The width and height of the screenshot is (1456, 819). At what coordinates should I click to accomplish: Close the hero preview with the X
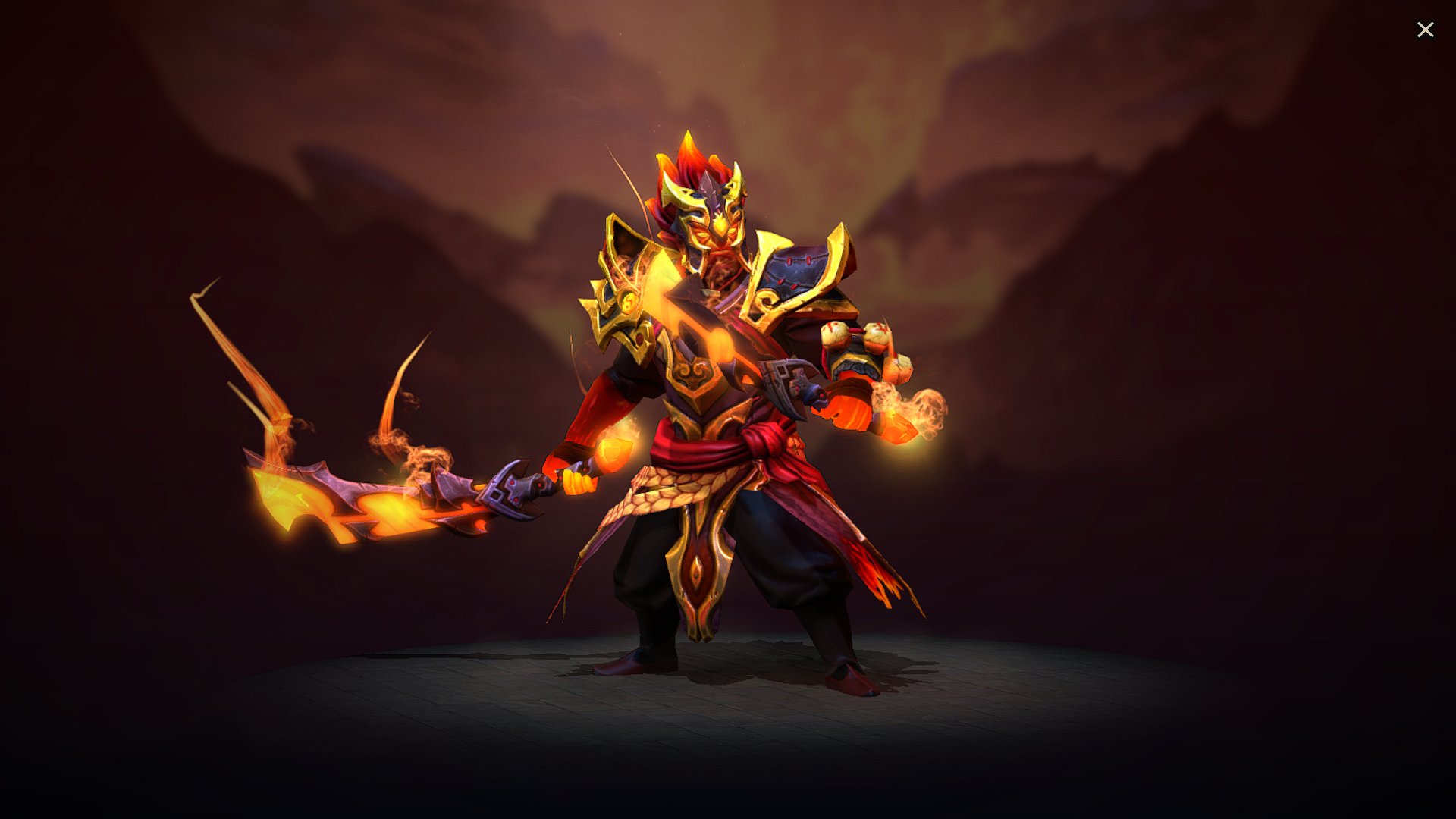click(x=1426, y=30)
